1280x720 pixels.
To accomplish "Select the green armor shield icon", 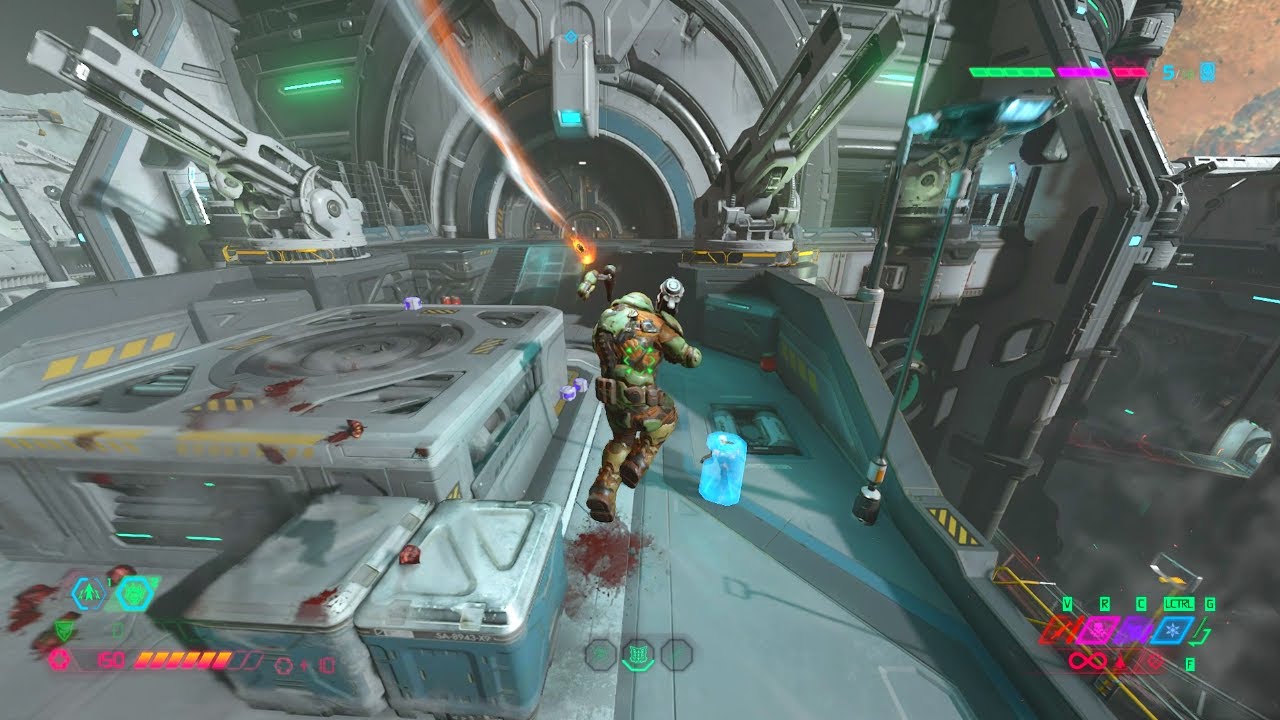I will [65, 629].
